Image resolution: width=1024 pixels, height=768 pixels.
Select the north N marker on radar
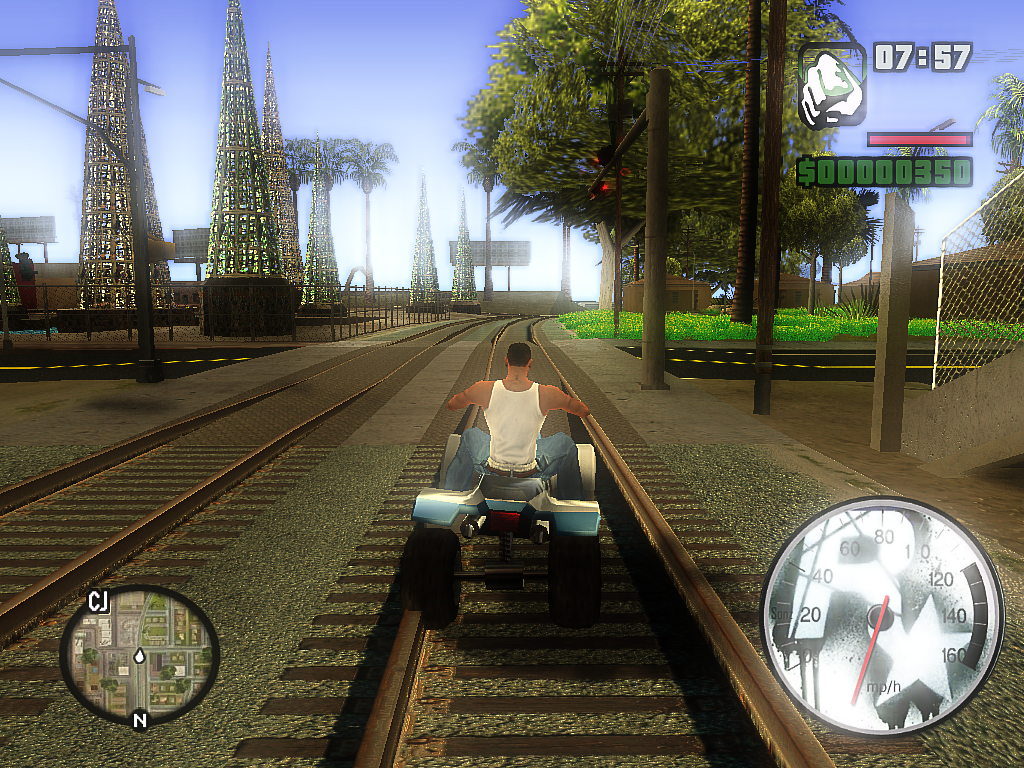(x=140, y=720)
